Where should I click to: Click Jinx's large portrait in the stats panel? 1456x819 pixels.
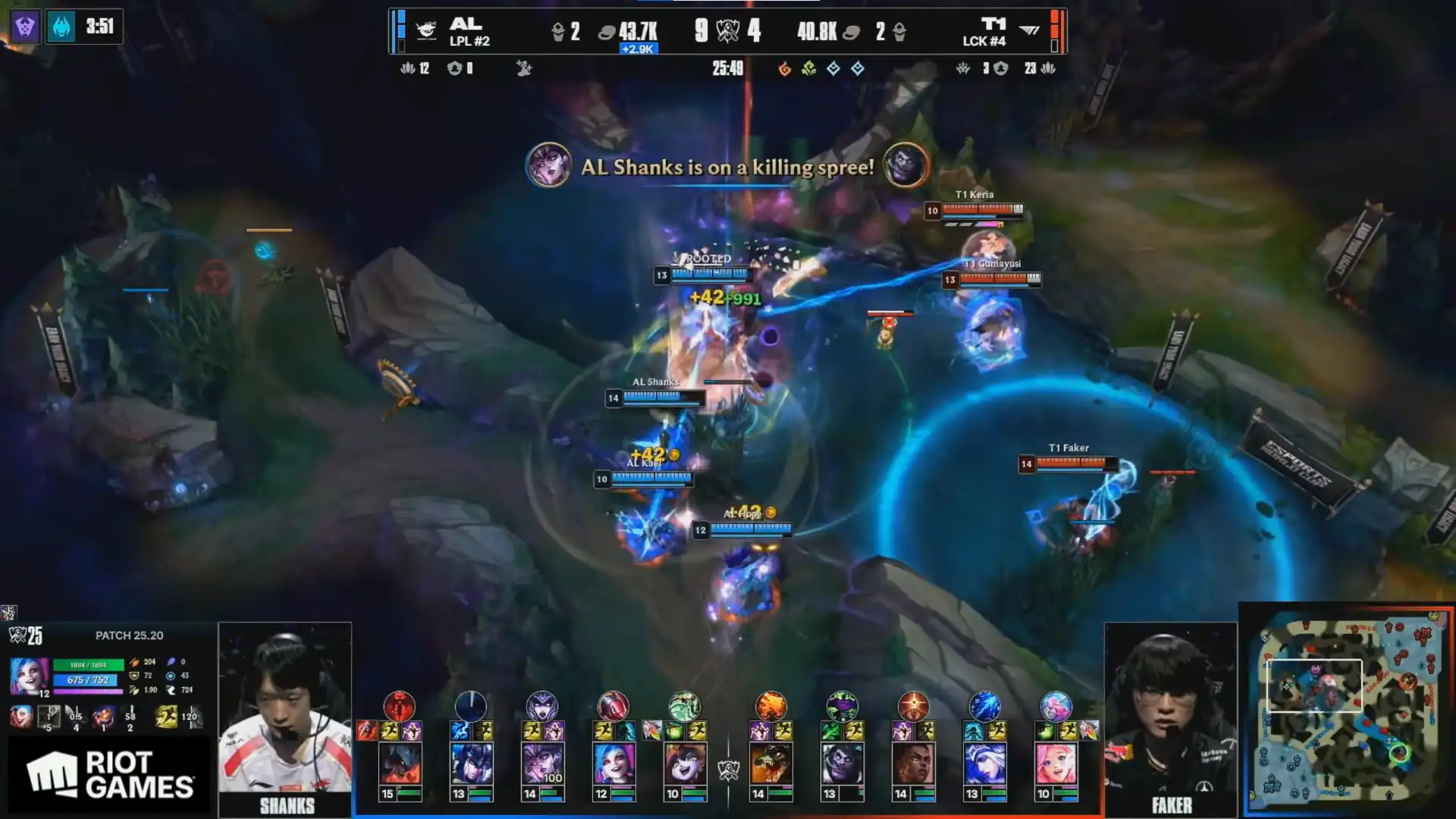pyautogui.click(x=29, y=676)
